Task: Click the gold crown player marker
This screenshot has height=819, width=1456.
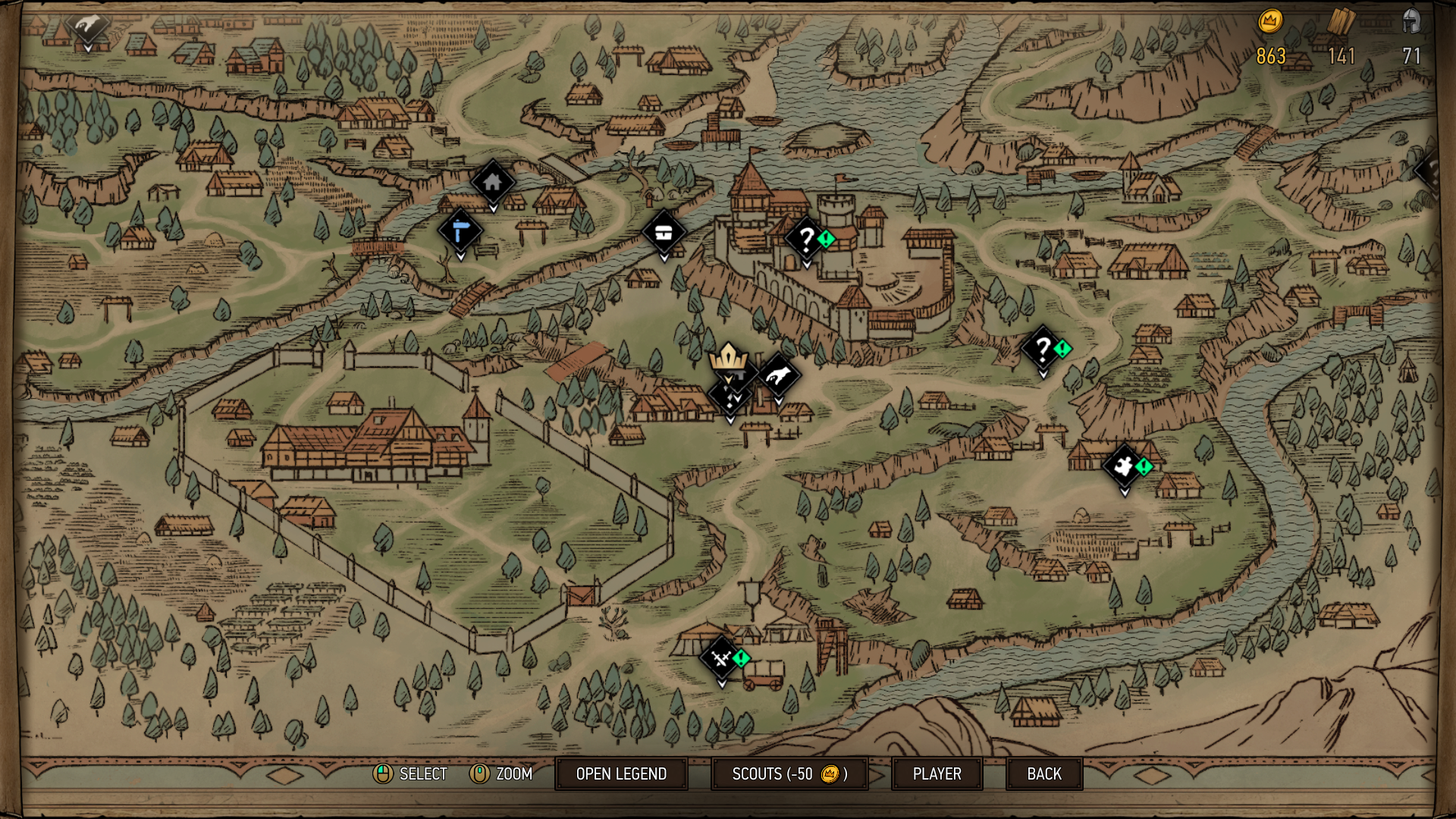Action: coord(728,356)
